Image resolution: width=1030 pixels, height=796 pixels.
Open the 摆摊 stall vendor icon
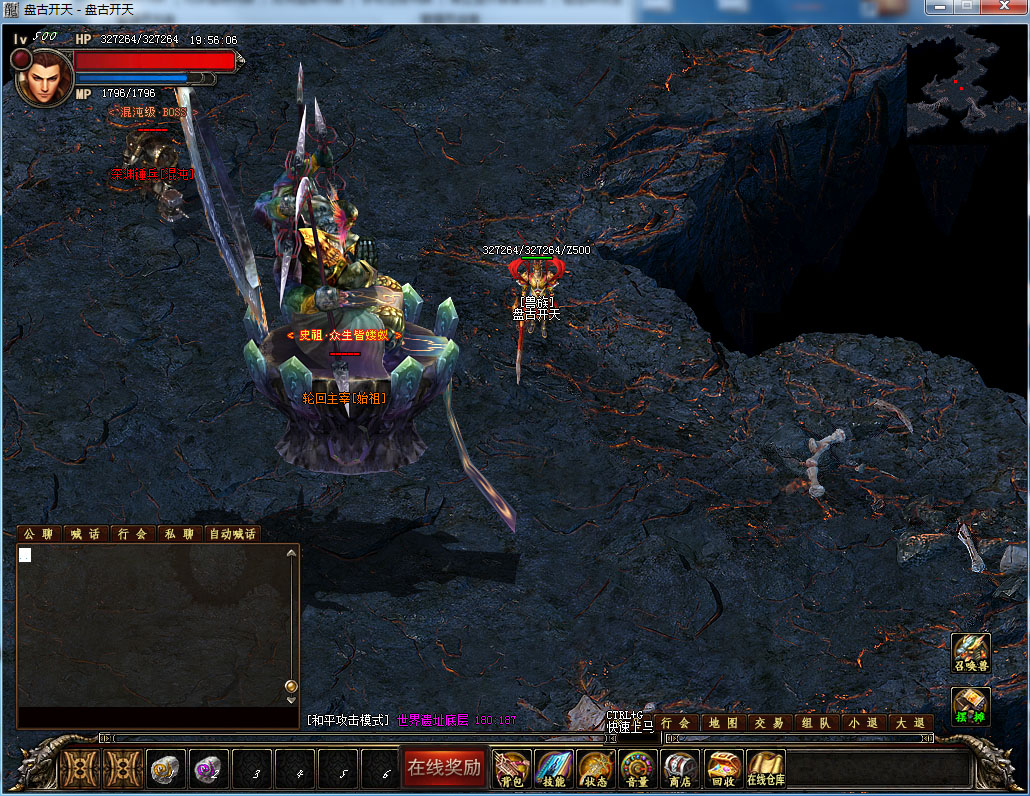click(970, 706)
